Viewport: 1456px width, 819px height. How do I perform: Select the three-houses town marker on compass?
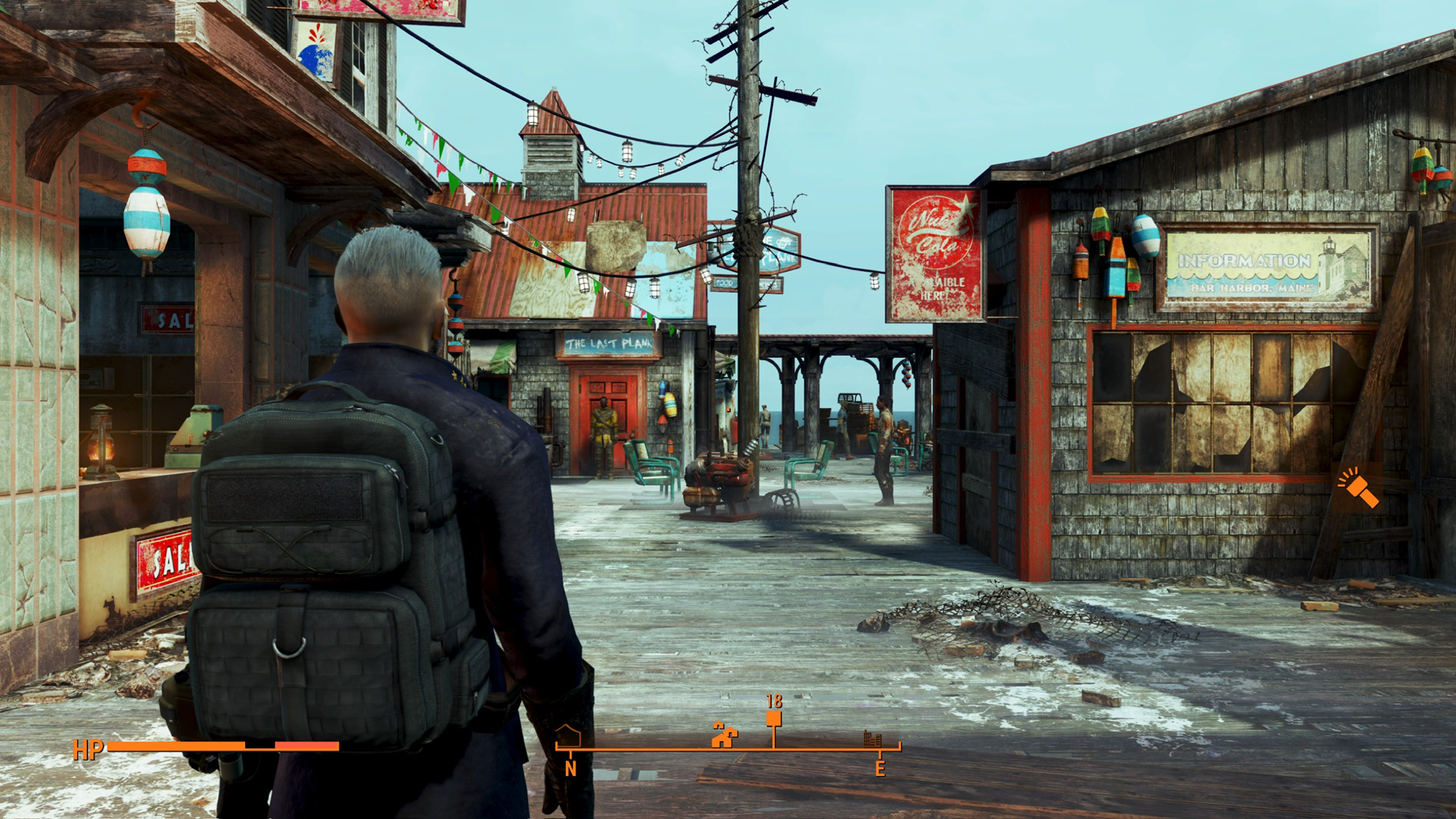pyautogui.click(x=724, y=736)
